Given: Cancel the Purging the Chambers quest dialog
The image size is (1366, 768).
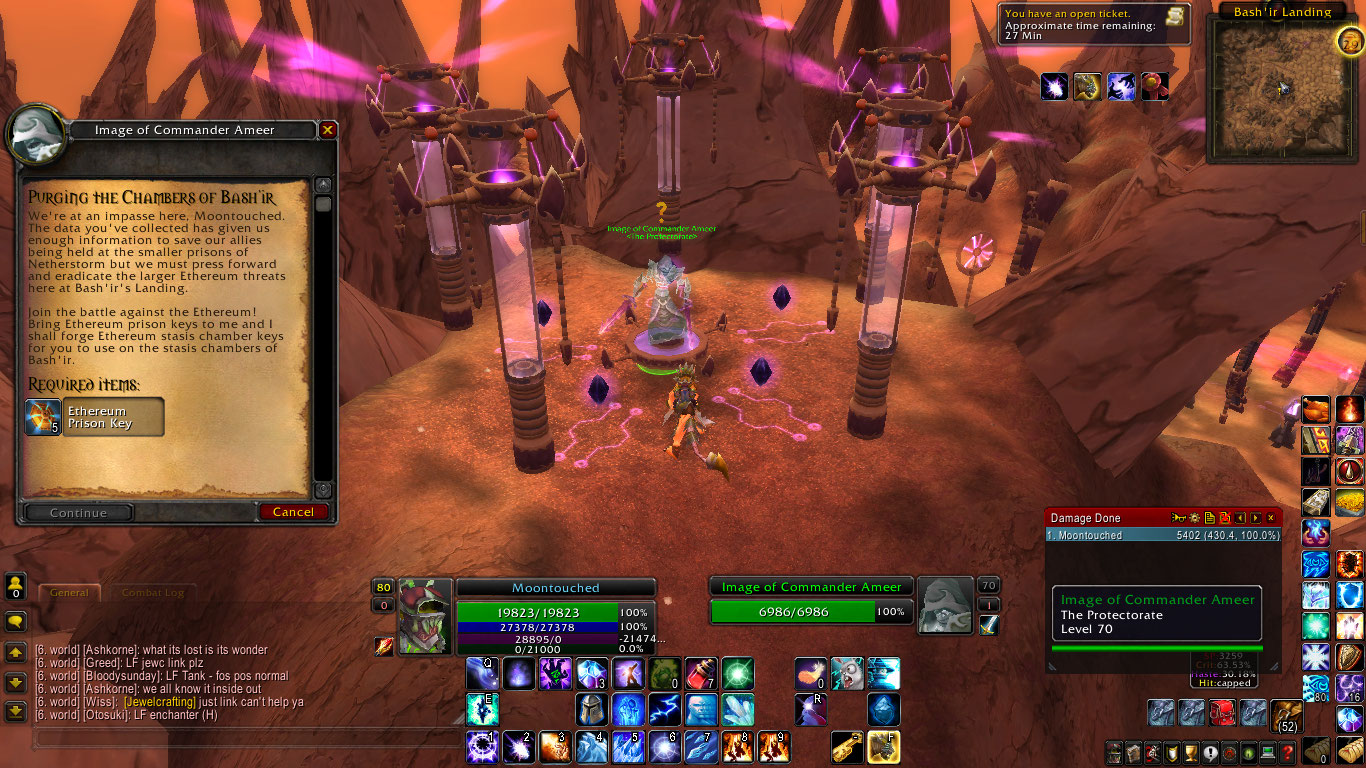Looking at the screenshot, I should (293, 512).
